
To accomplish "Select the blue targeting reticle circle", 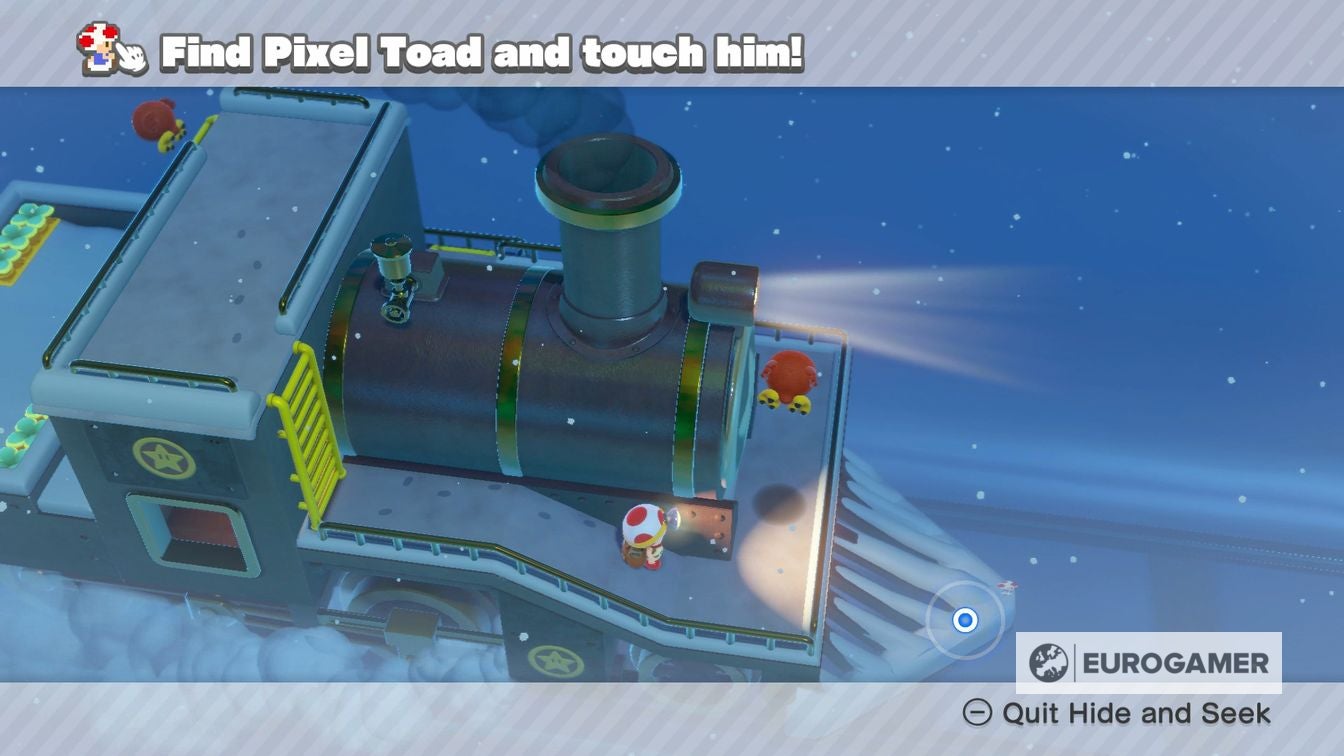I will tap(963, 621).
